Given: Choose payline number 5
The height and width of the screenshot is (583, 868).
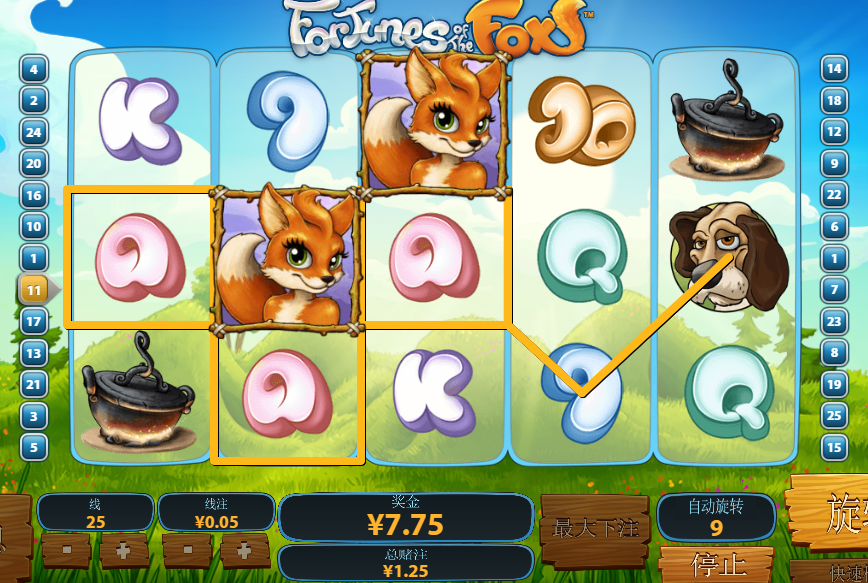Looking at the screenshot, I should (33, 447).
